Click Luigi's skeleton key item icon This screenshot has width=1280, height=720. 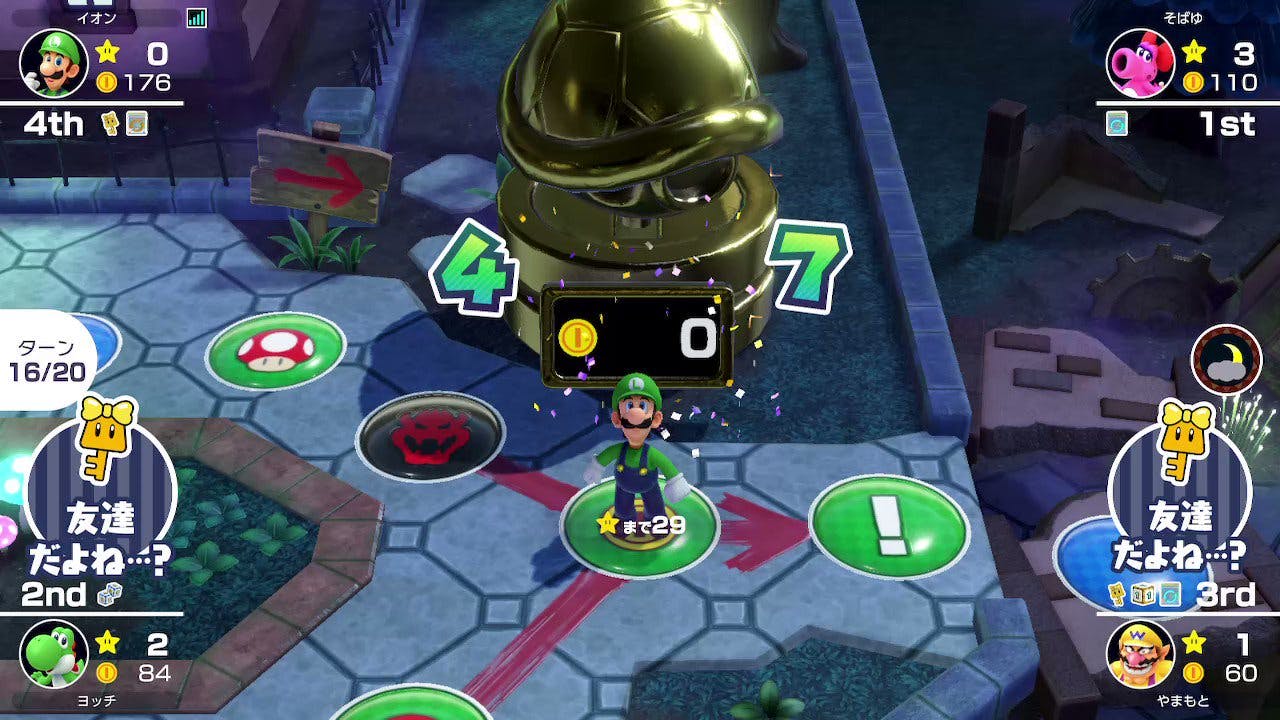112,123
